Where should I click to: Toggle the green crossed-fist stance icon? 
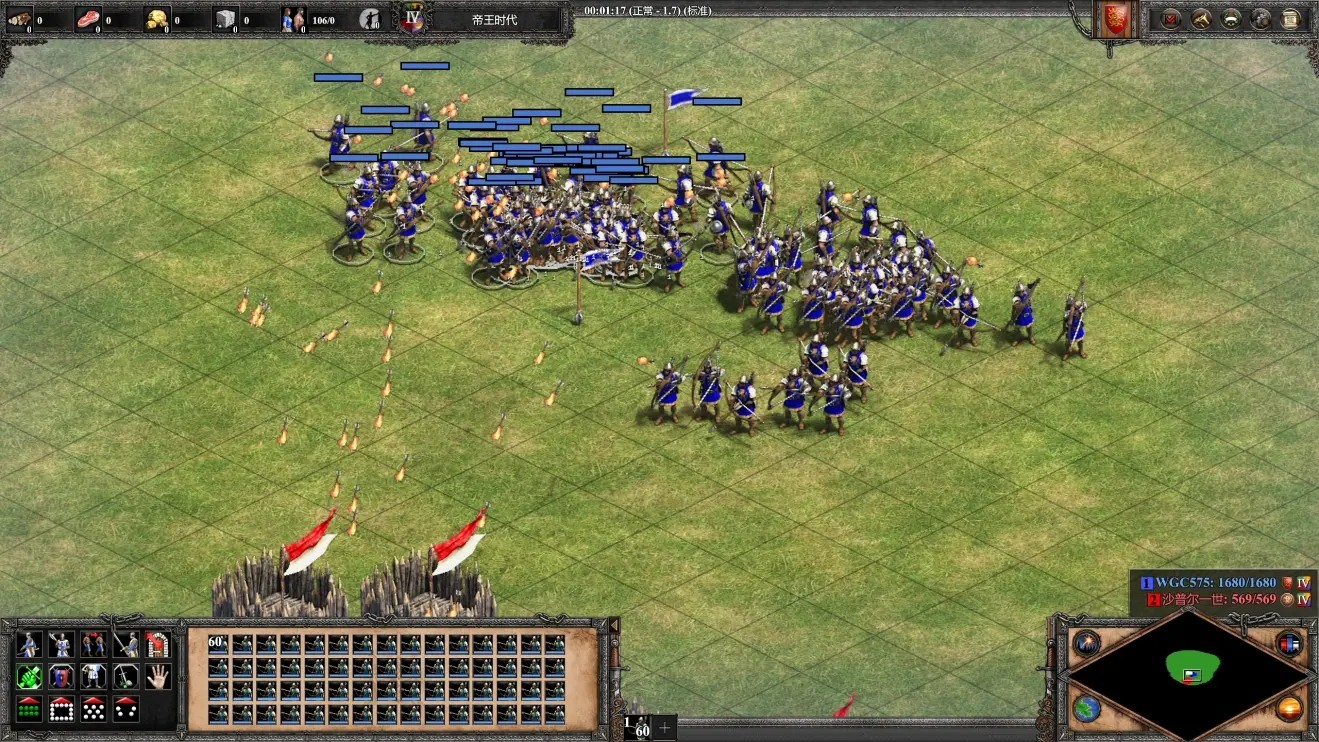coord(29,677)
